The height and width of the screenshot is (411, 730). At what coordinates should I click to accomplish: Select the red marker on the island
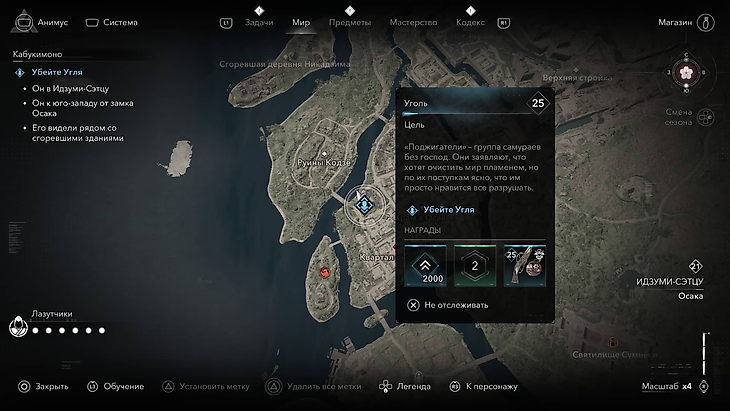click(x=324, y=271)
